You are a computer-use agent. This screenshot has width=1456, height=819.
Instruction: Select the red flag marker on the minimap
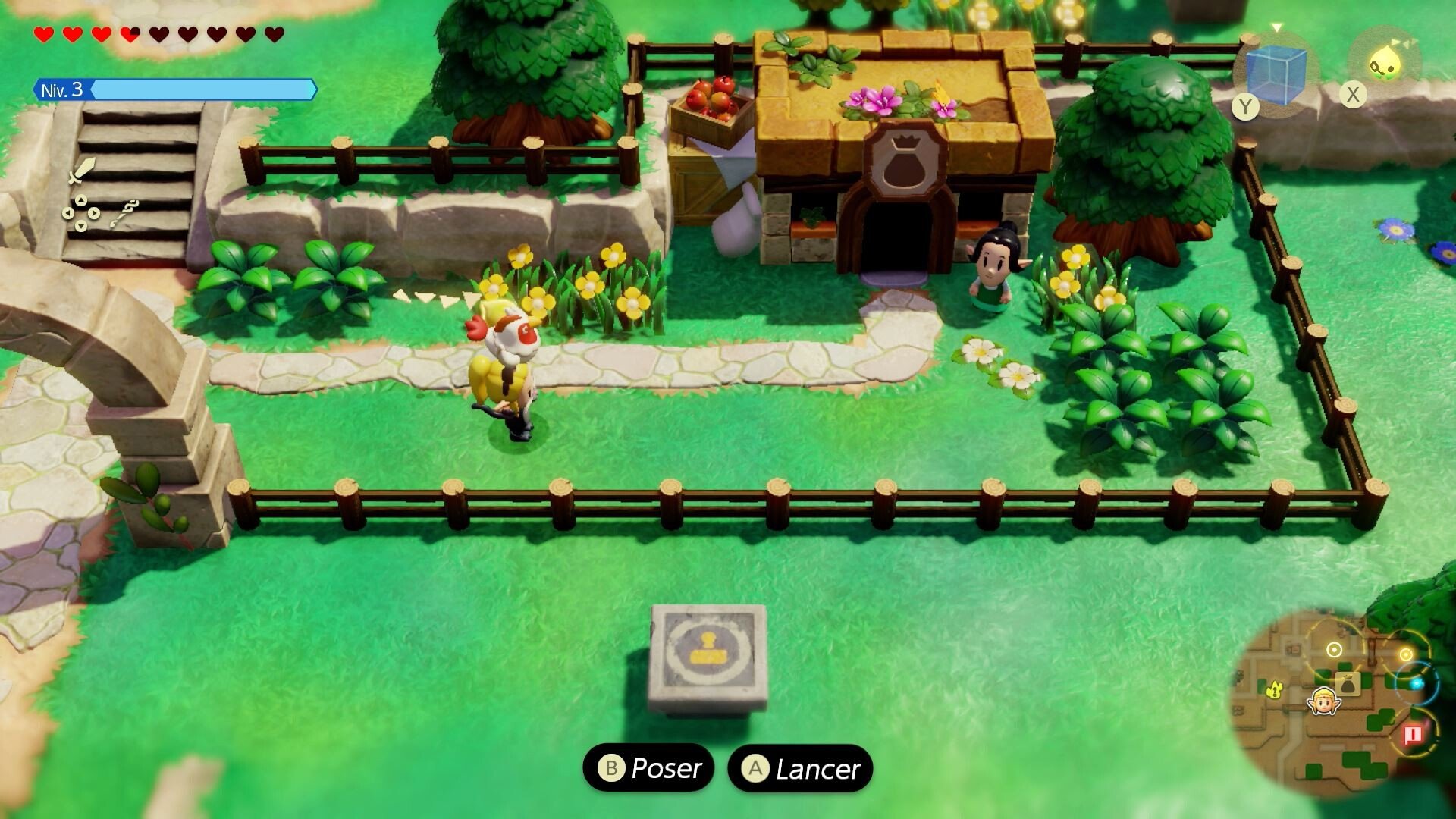[1412, 733]
